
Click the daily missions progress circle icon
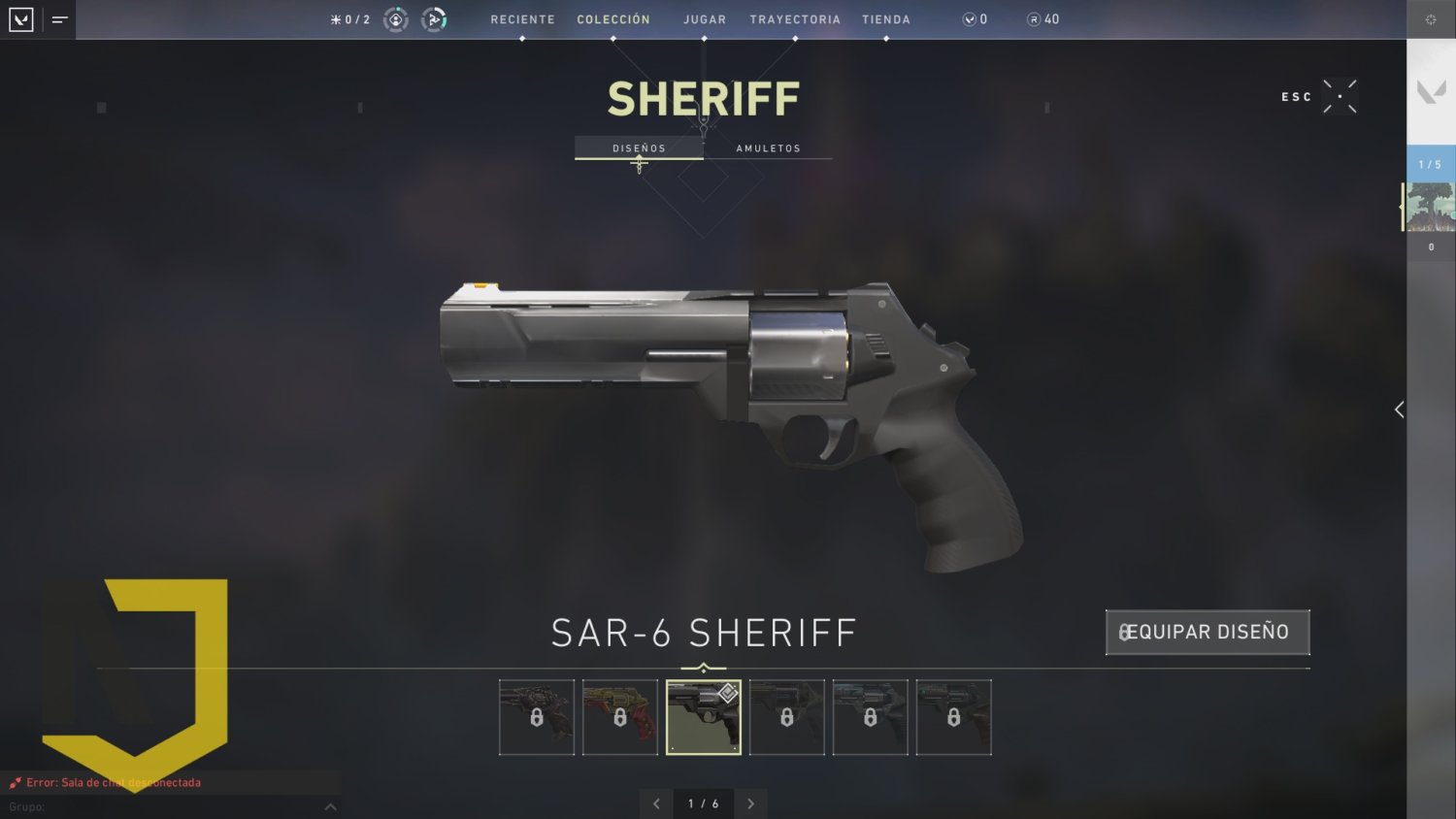(x=395, y=18)
